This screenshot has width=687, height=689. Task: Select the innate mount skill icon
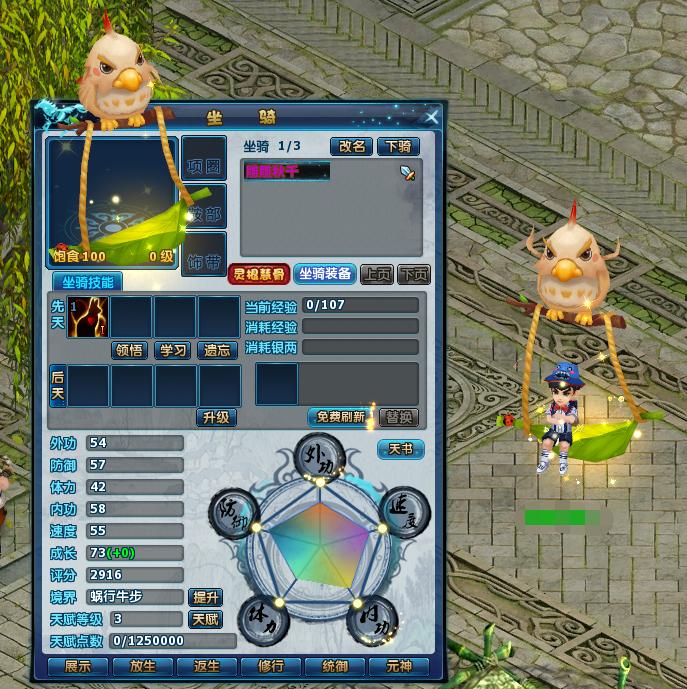(88, 317)
